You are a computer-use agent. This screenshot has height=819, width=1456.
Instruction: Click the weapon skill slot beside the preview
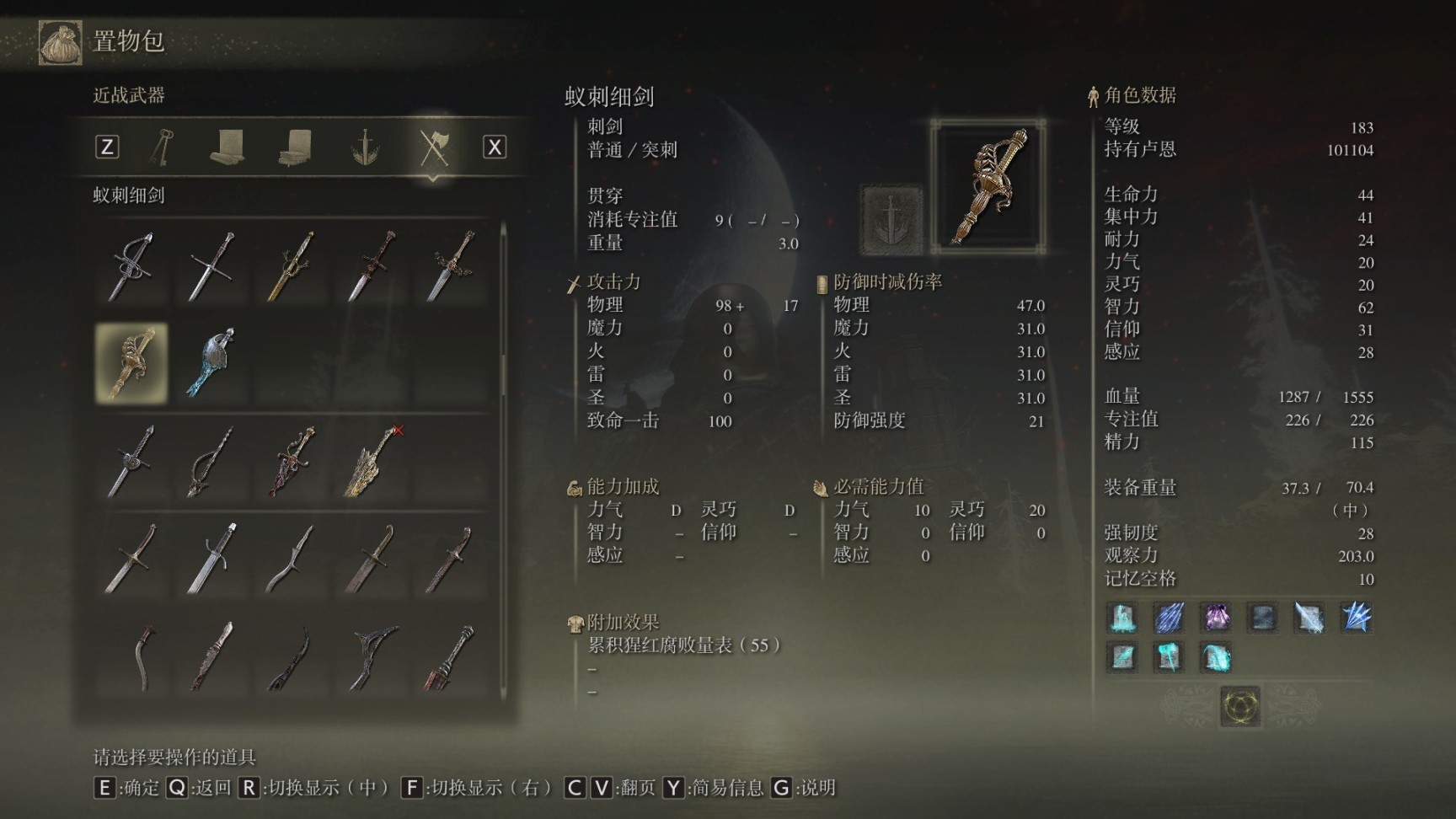click(x=891, y=220)
